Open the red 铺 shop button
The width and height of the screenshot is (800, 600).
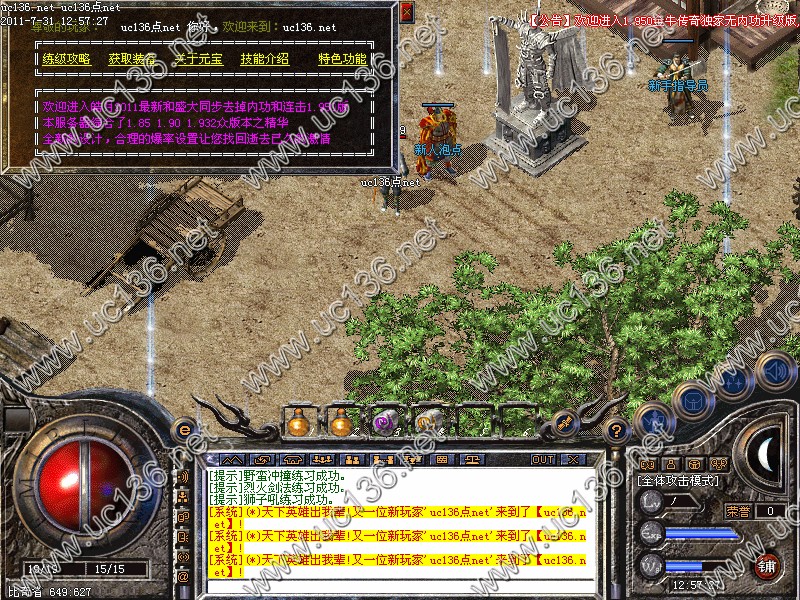coord(767,565)
